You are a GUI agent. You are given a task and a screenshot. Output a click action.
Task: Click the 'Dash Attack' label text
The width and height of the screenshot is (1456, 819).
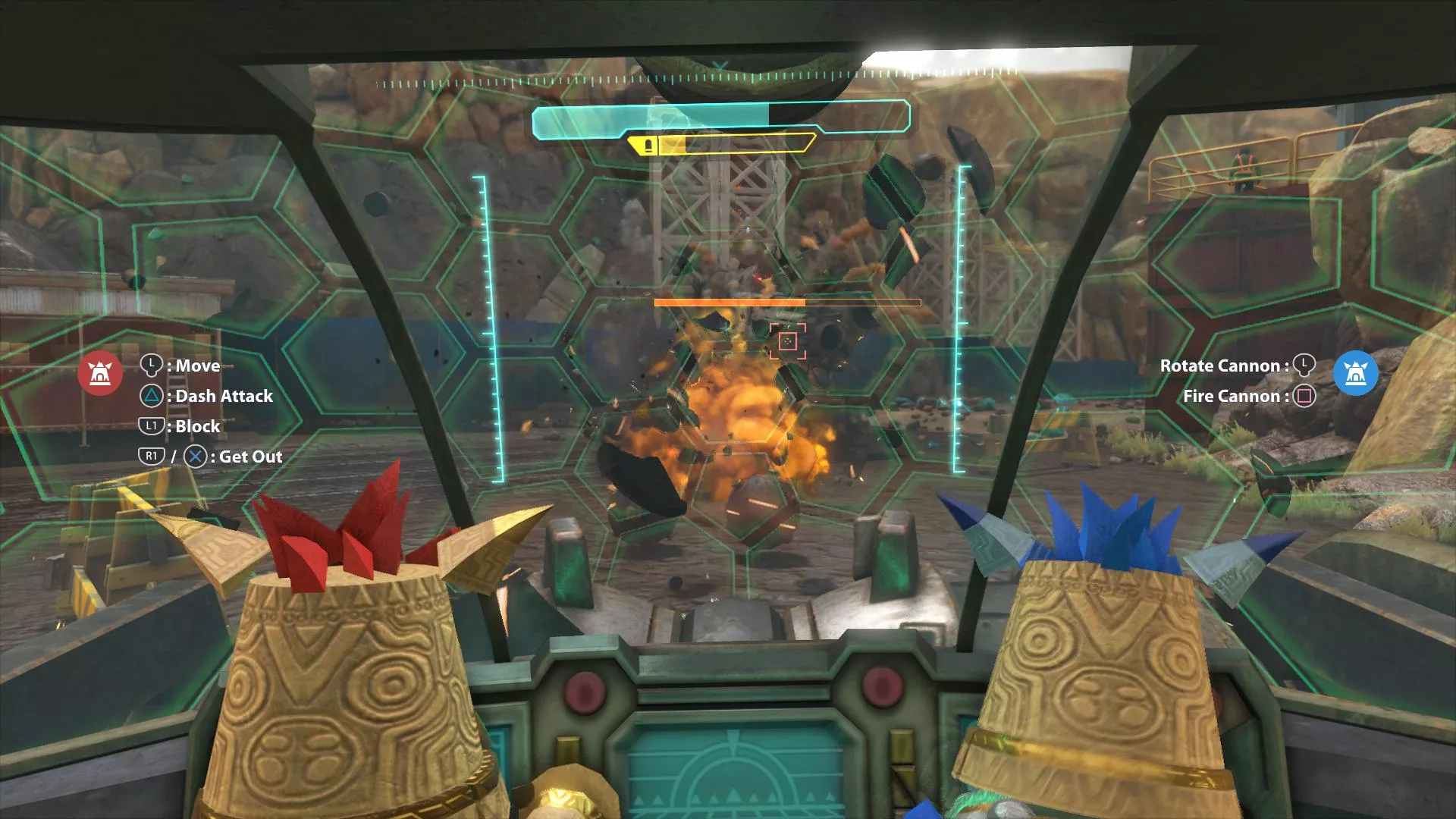click(x=224, y=396)
